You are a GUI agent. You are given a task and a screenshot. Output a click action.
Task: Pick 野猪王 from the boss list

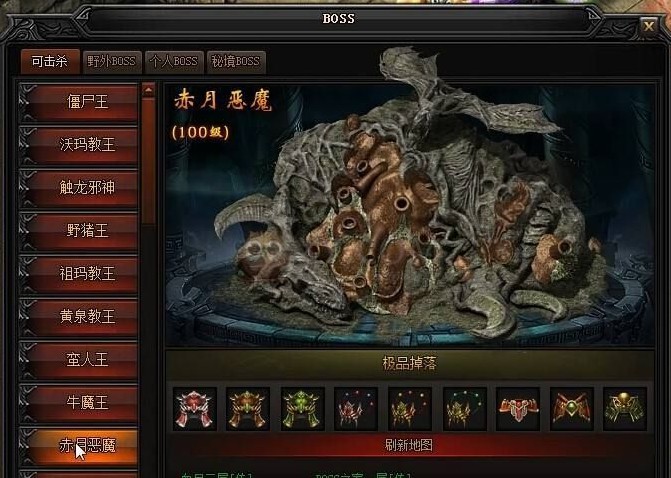click(87, 230)
